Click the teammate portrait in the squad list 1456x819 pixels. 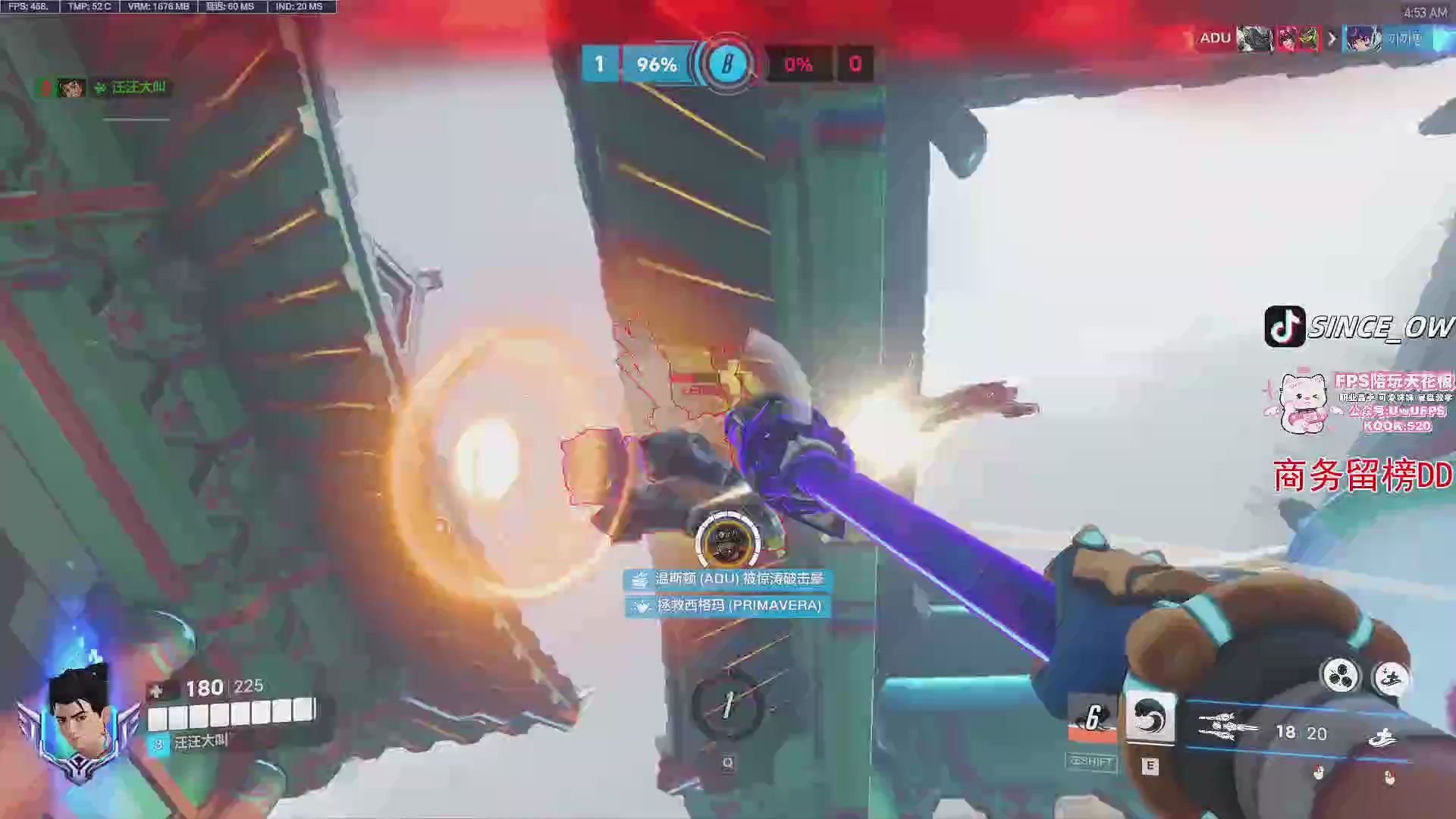point(71,88)
